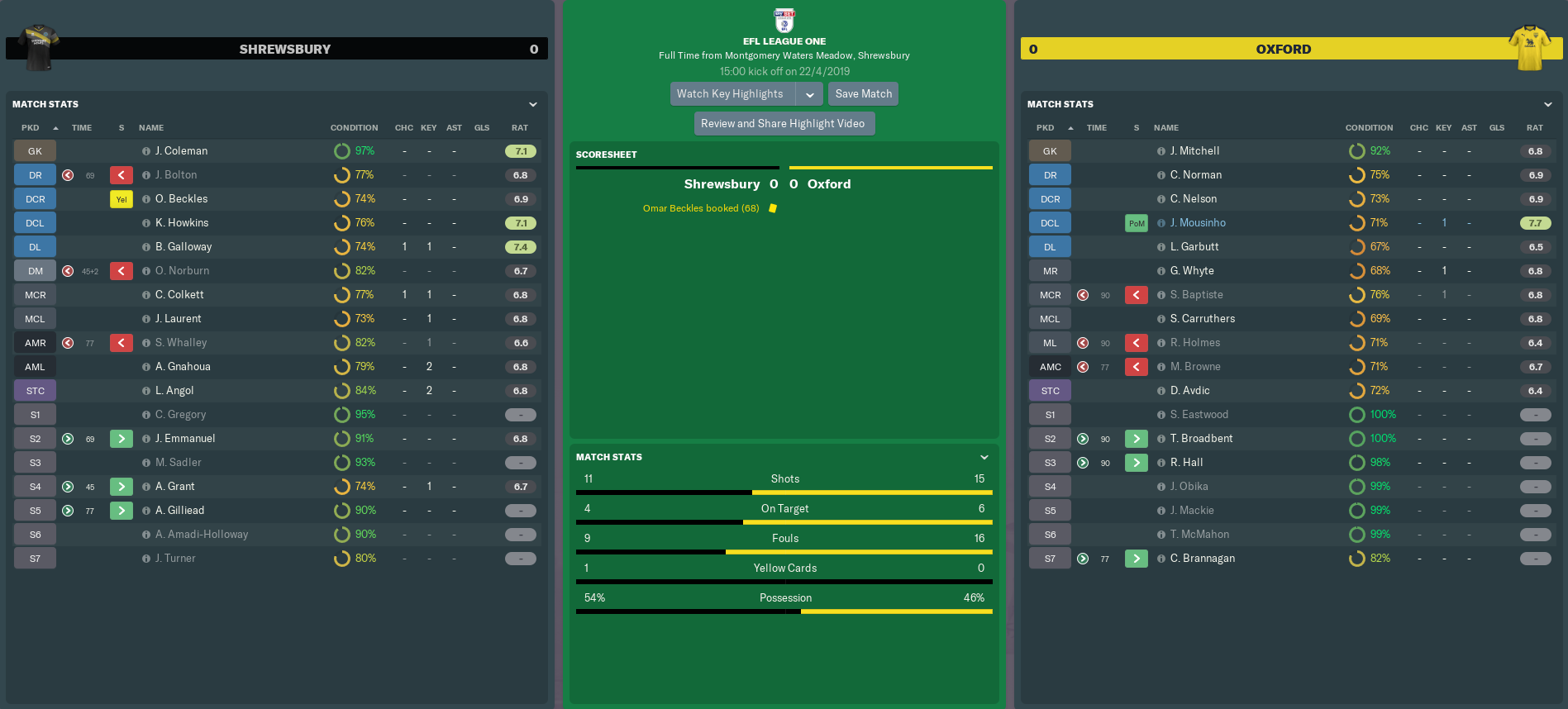This screenshot has width=1568, height=709.
Task: Collapse Oxford match stats panel
Action: (x=1548, y=105)
